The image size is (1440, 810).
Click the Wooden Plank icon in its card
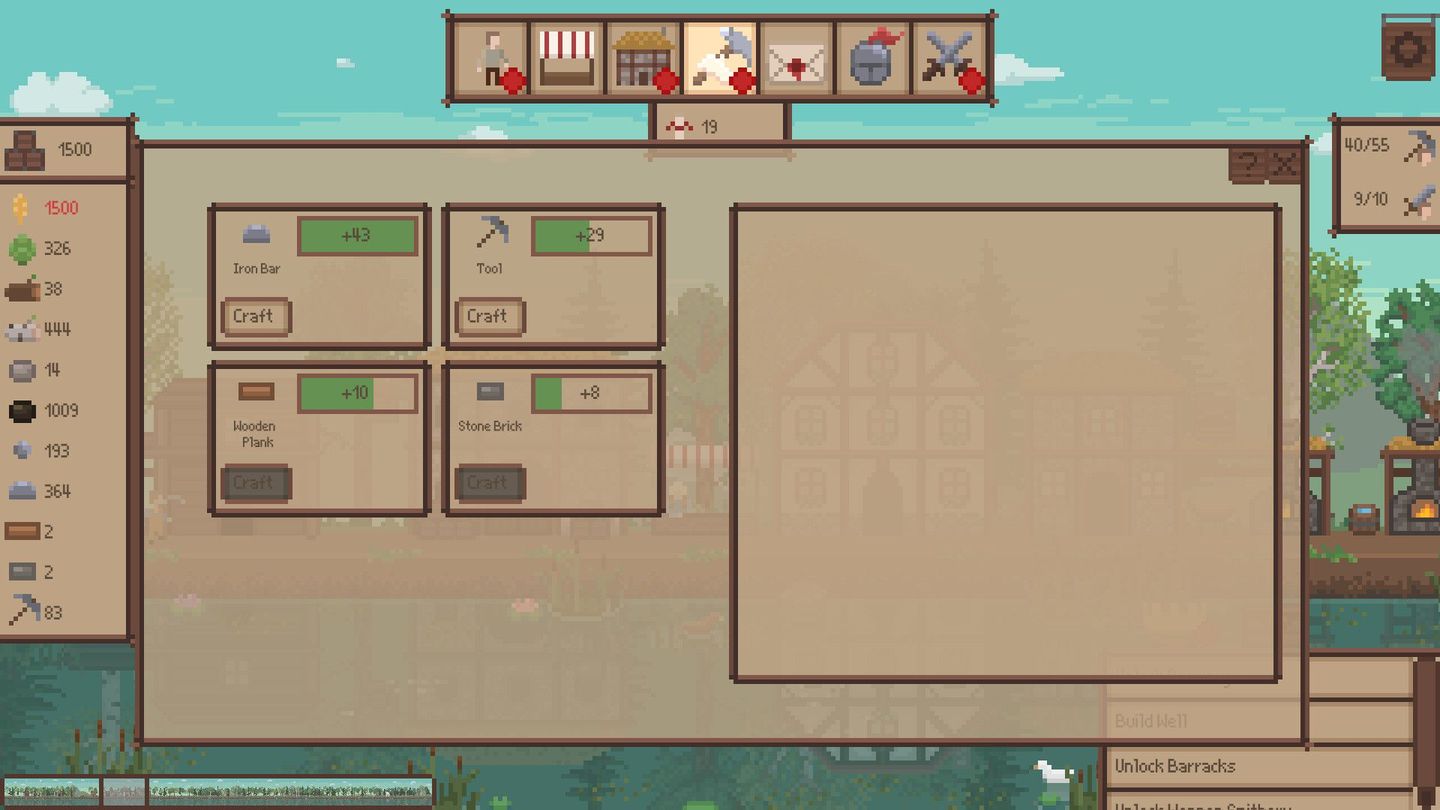tap(256, 393)
